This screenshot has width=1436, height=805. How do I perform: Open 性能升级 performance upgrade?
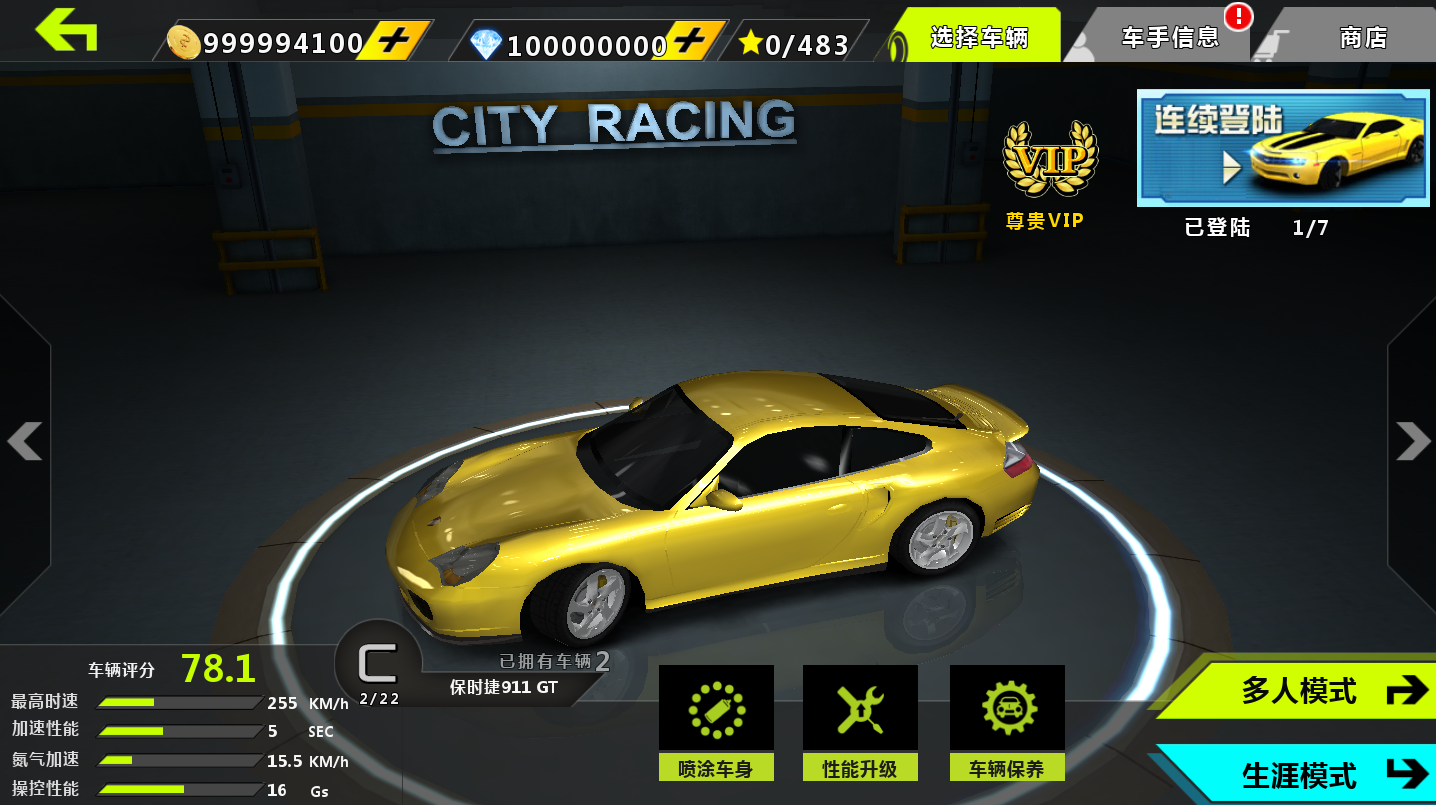click(860, 722)
